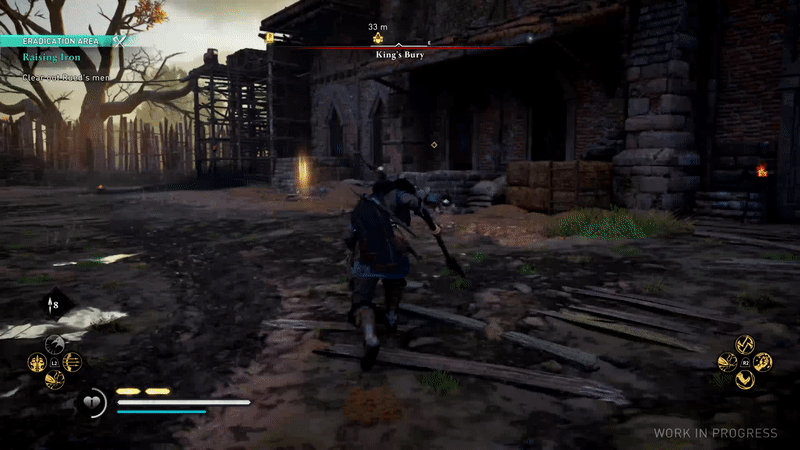
Task: Activate the gold multi-arrow ranged ability
Action: 72,362
